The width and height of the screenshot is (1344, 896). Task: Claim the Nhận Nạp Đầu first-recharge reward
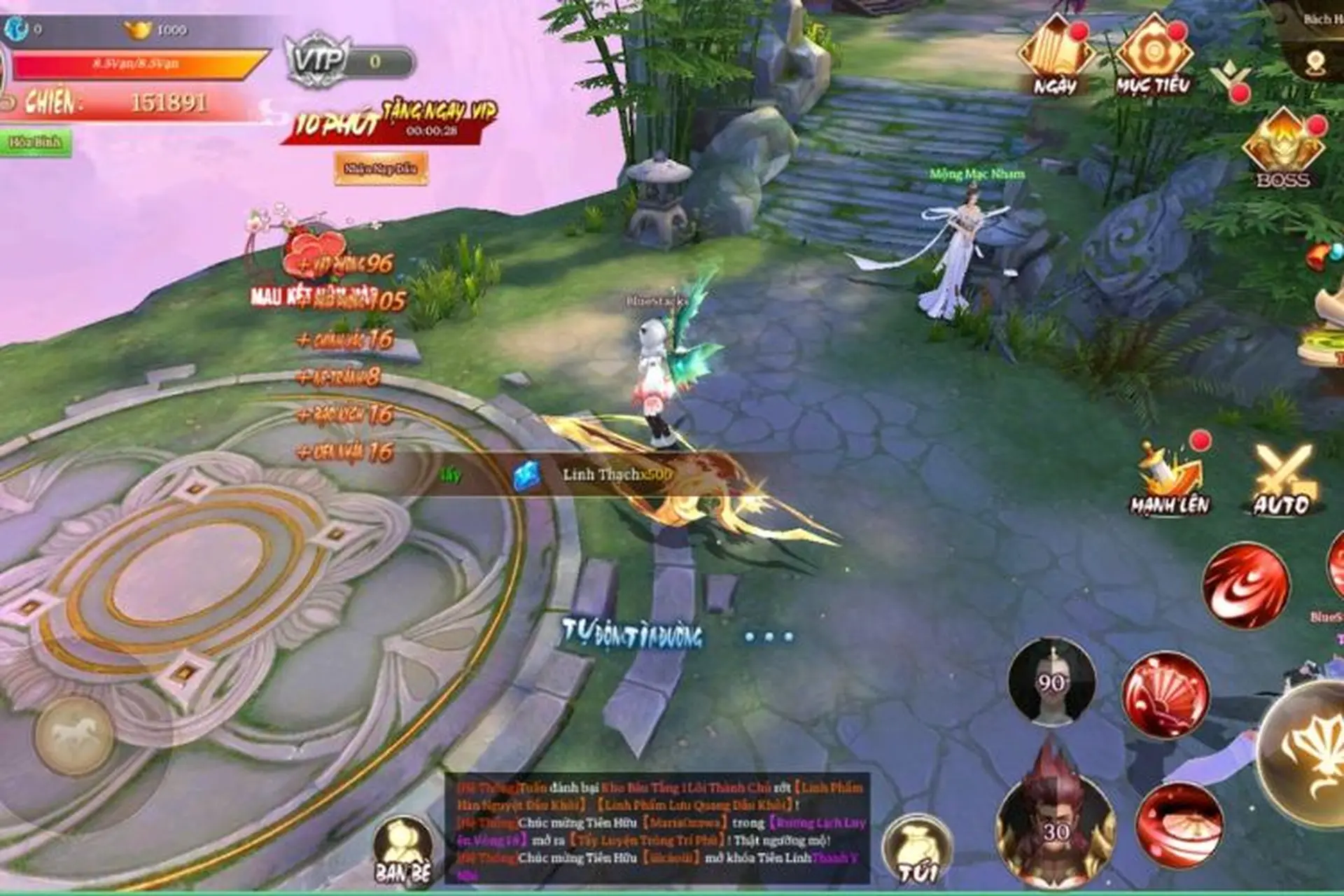381,168
